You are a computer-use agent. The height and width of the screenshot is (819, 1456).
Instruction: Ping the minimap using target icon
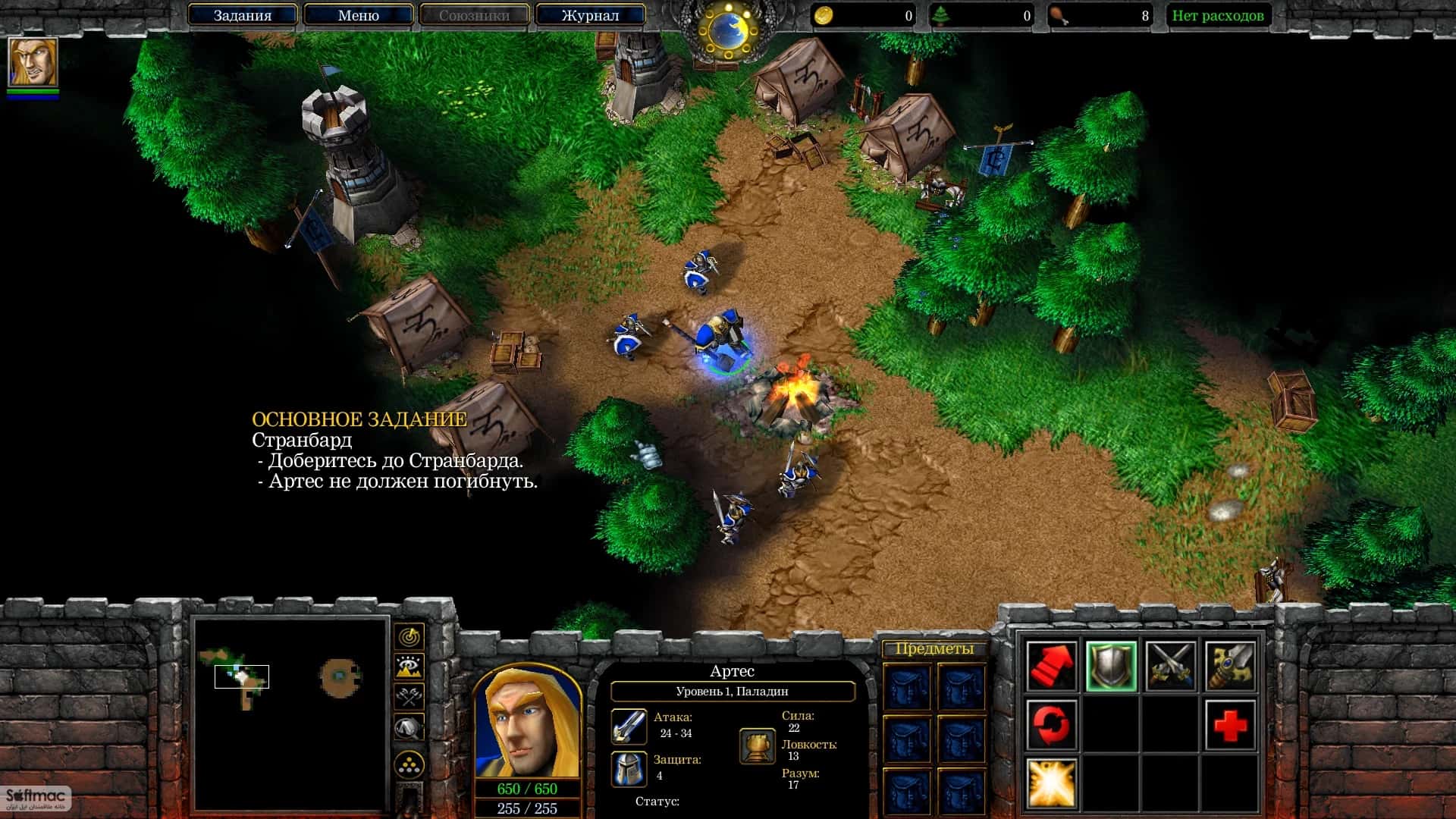point(408,637)
